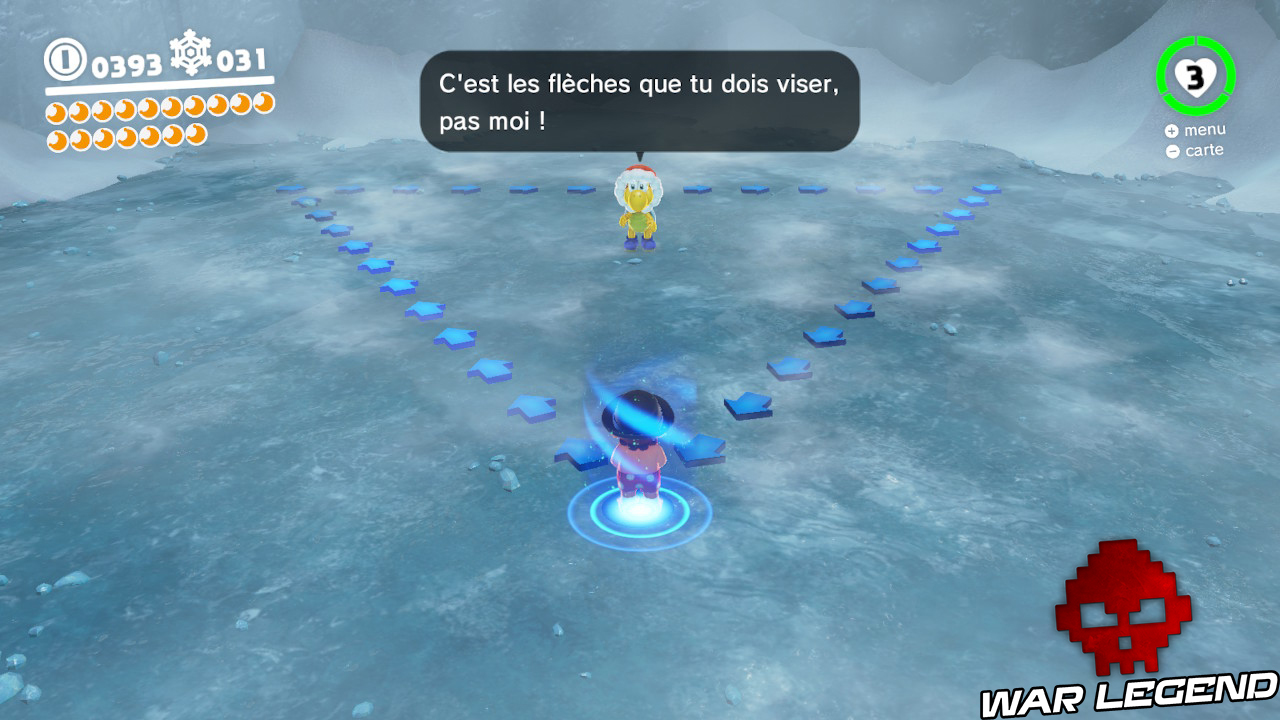Click the snowflake regional coin icon

(190, 57)
